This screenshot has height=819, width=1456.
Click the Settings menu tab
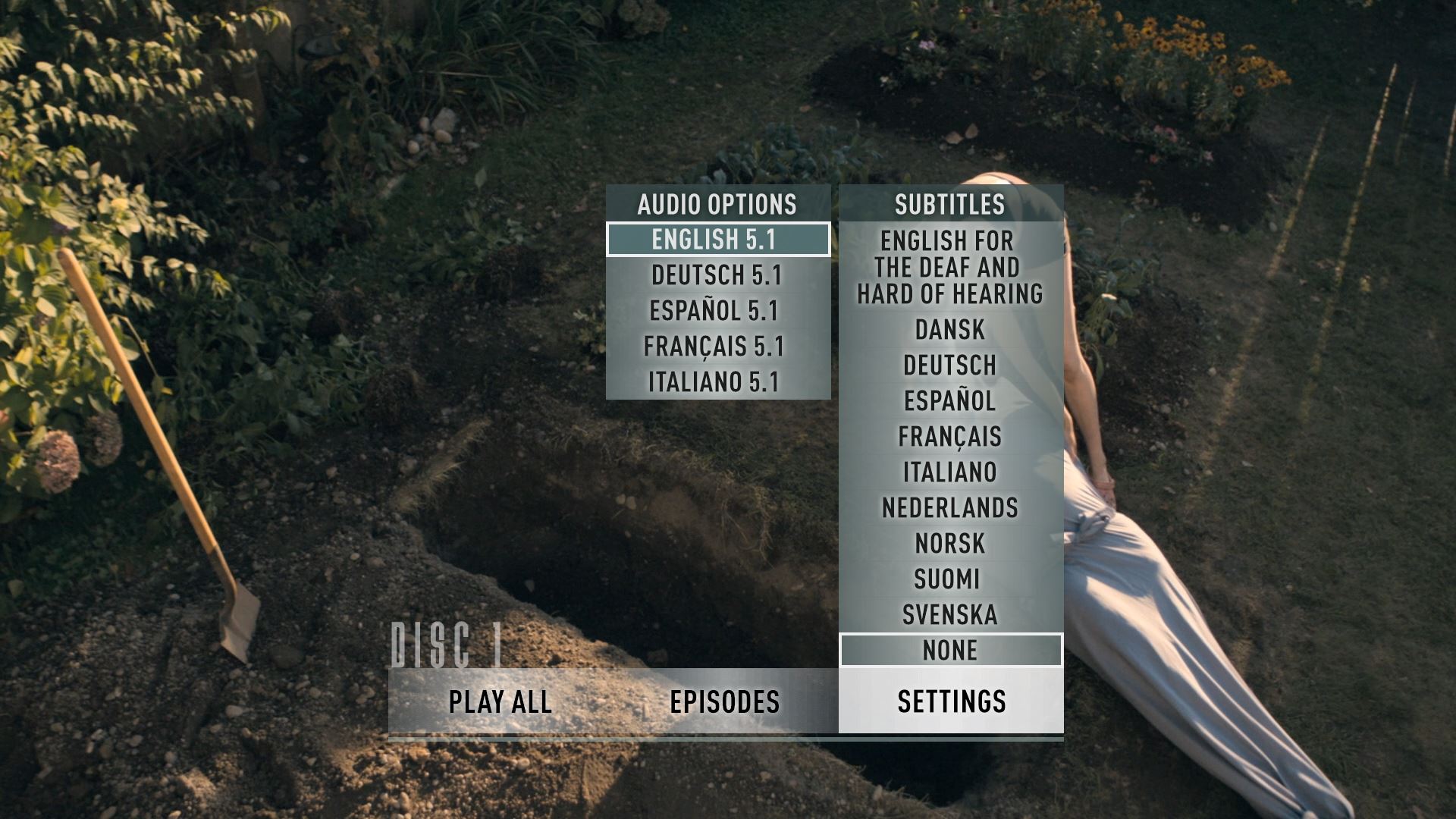tap(952, 702)
